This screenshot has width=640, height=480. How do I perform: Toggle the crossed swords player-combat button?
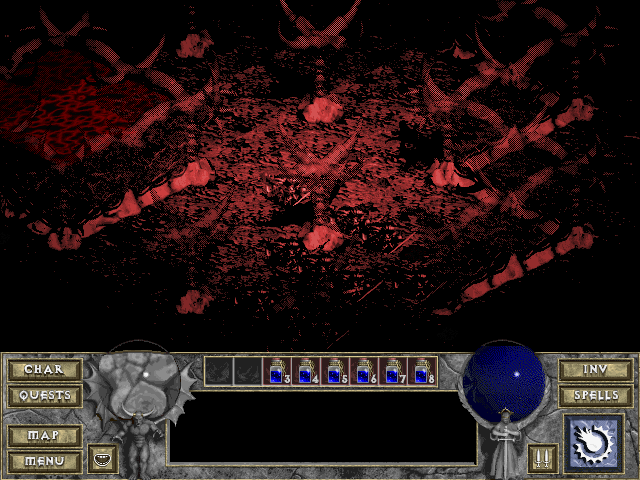[x=543, y=459]
